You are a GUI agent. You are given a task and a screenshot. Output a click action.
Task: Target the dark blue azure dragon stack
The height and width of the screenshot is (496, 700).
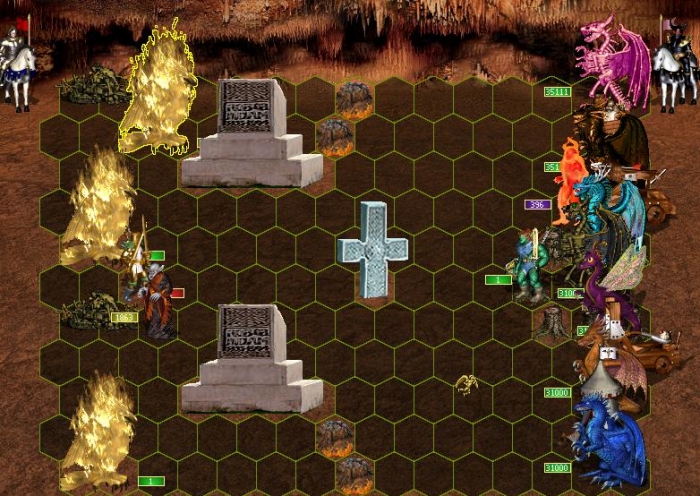coord(608,442)
